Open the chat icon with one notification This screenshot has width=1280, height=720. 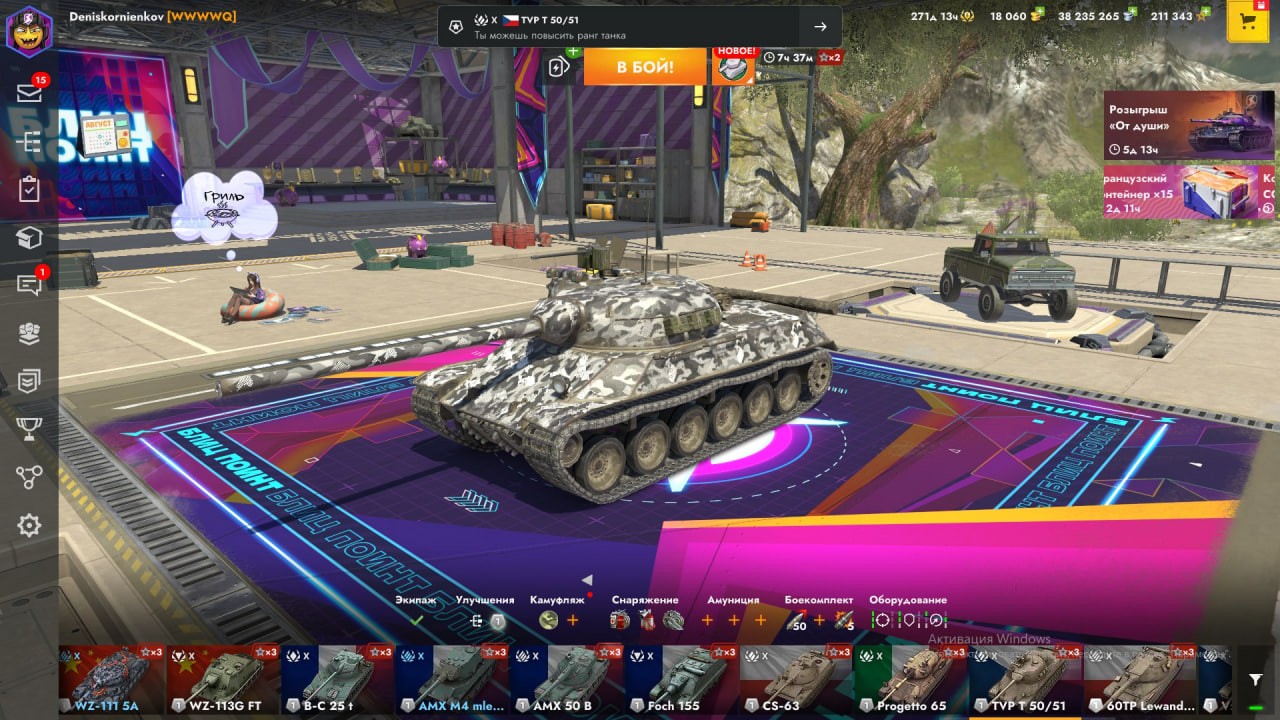[x=29, y=285]
